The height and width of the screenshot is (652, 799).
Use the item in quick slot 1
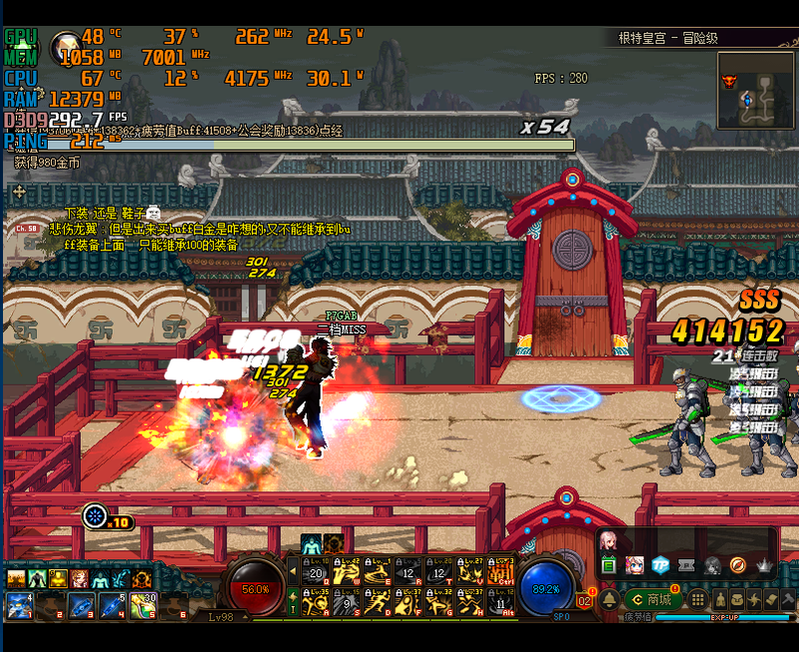click(19, 605)
